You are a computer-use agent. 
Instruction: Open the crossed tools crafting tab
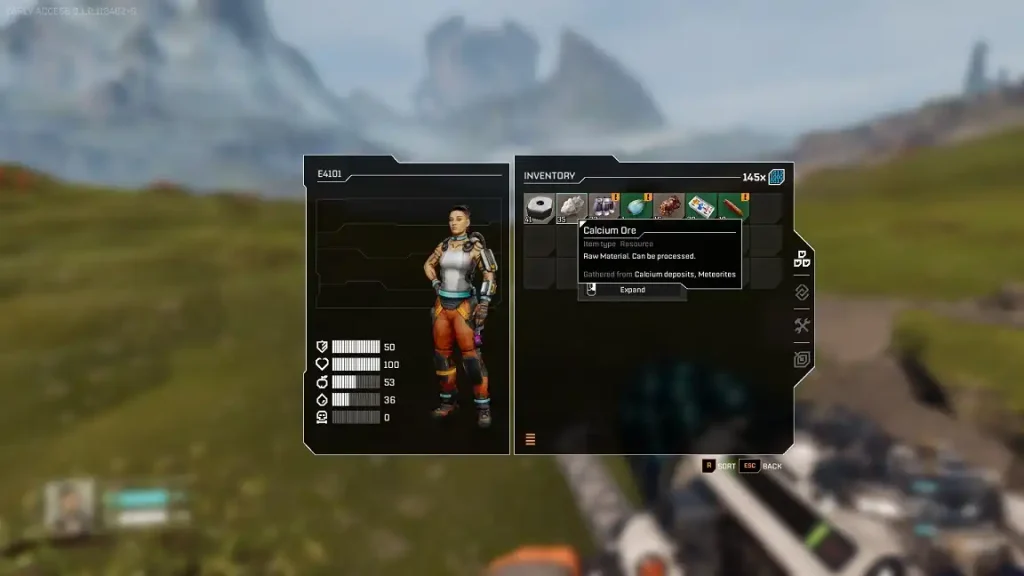coord(801,325)
